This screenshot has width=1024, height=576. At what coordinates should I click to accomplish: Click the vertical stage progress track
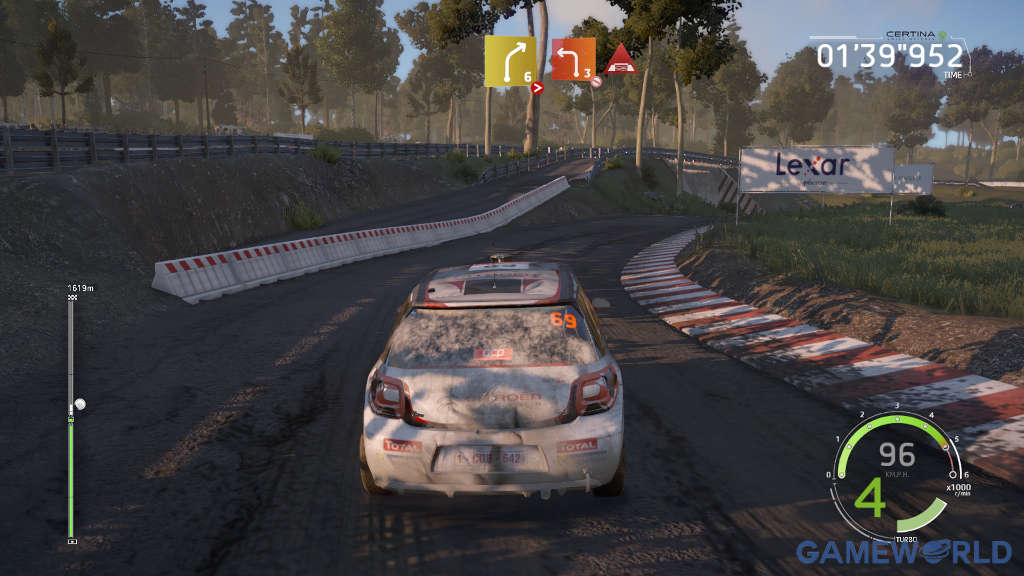point(71,420)
